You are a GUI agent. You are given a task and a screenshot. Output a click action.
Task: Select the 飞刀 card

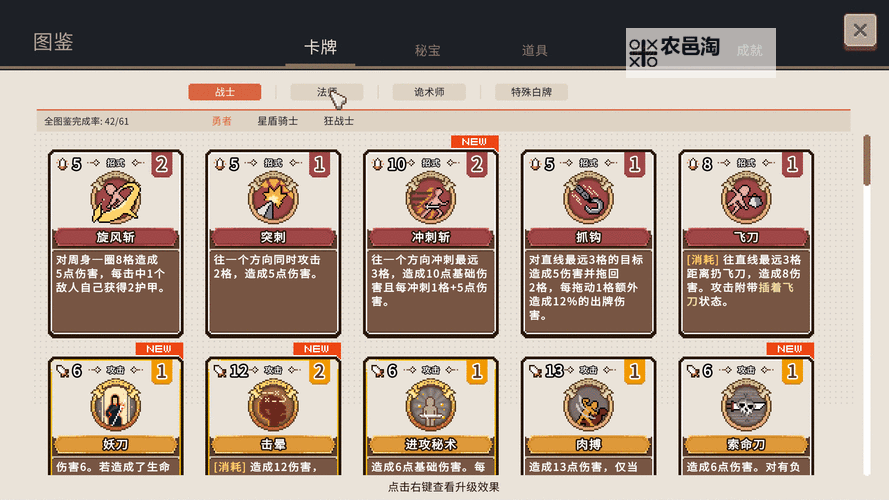(x=746, y=243)
